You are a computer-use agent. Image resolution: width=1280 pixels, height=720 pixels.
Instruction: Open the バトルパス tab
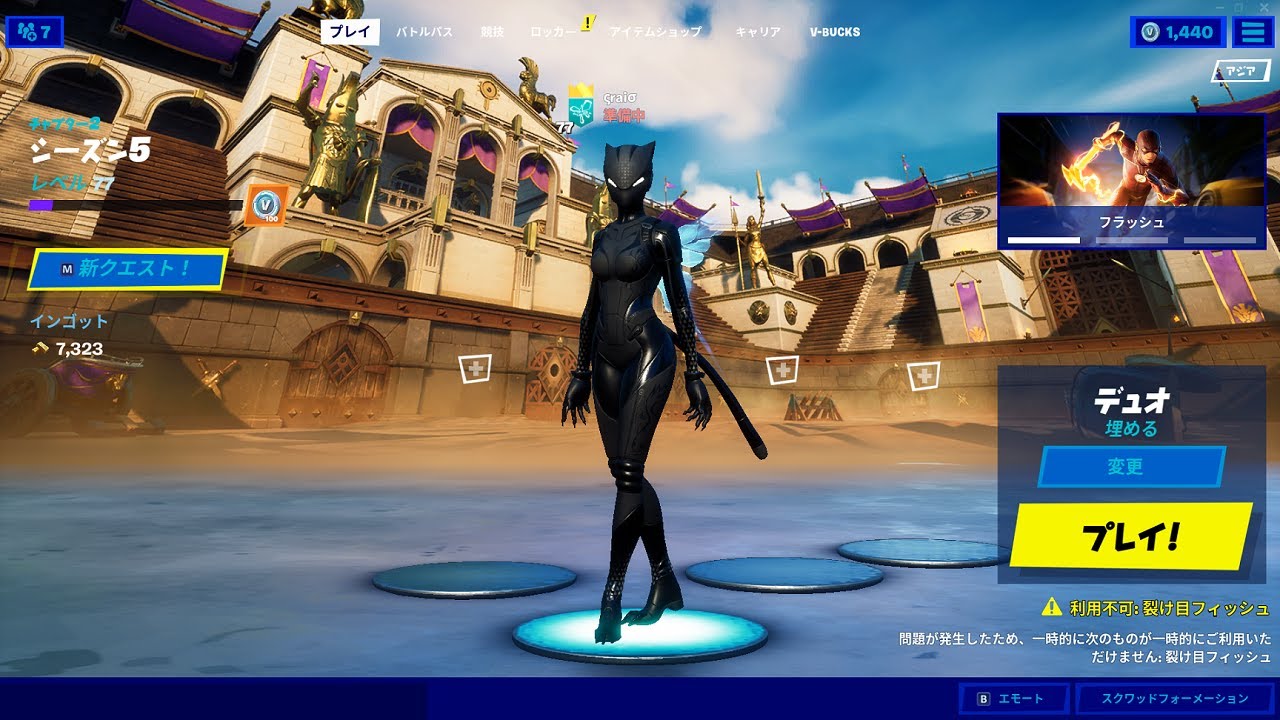coord(424,32)
